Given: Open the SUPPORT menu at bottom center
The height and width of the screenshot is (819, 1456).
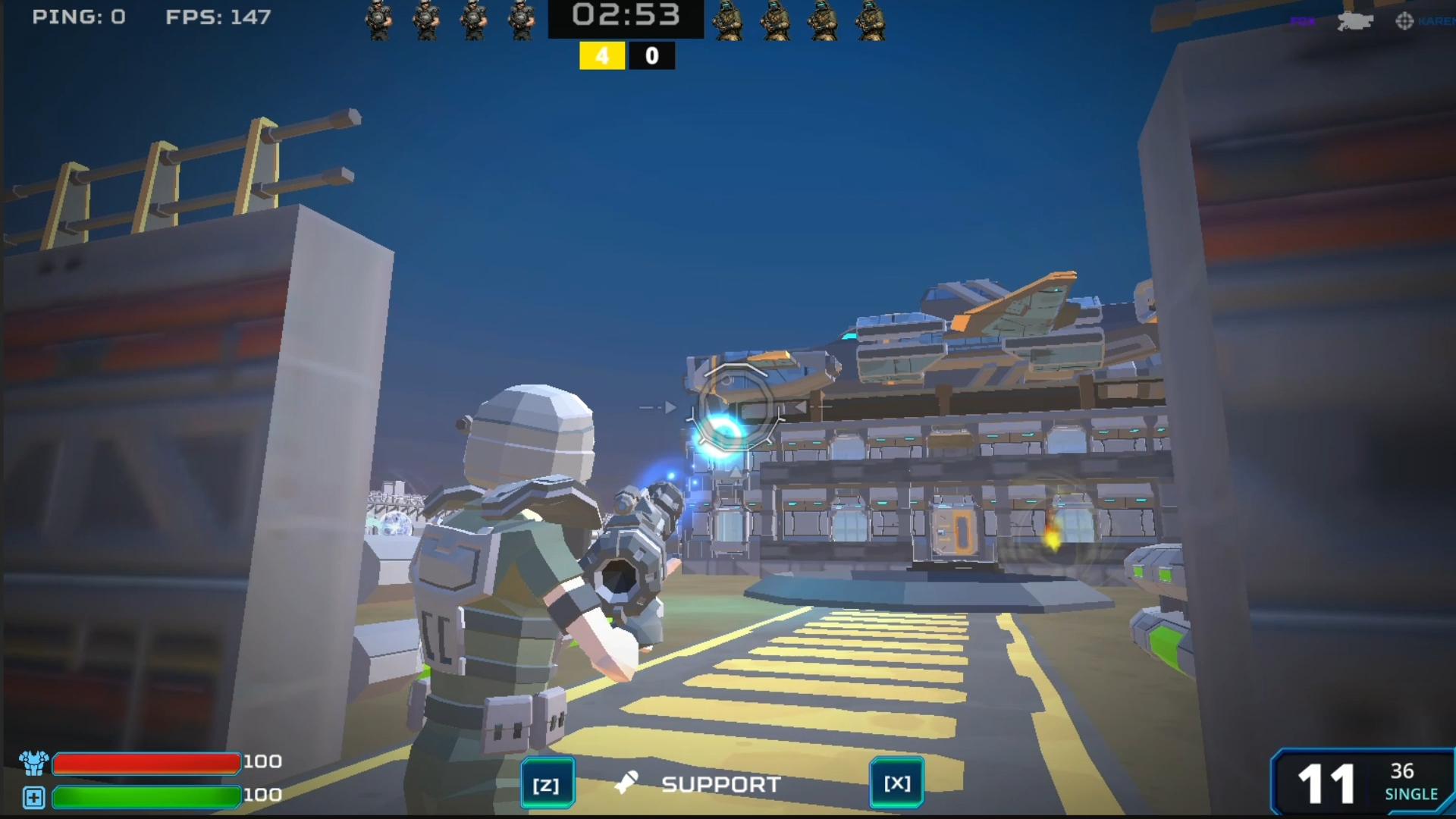Looking at the screenshot, I should click(x=720, y=784).
